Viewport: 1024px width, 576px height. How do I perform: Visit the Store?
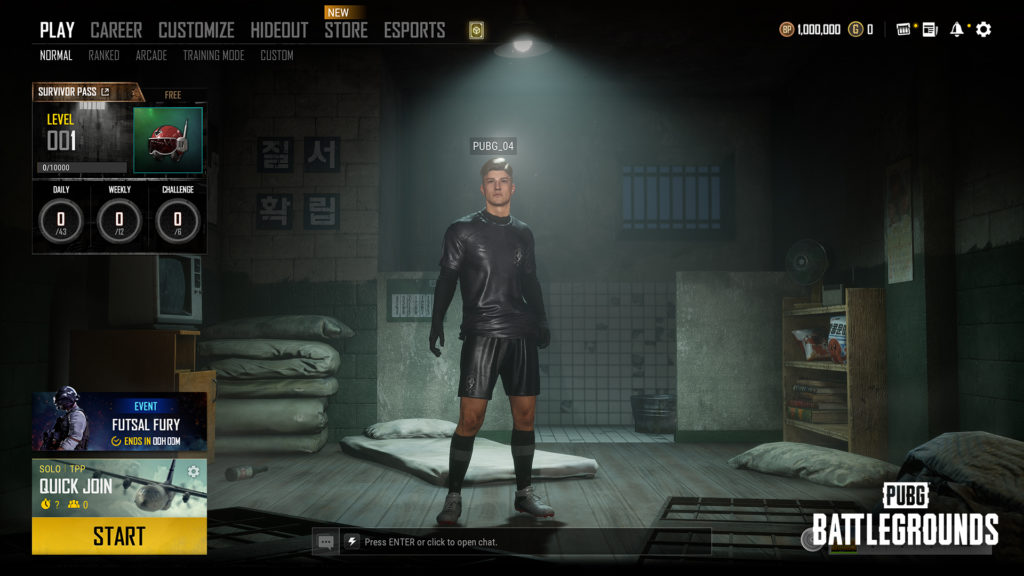point(344,30)
